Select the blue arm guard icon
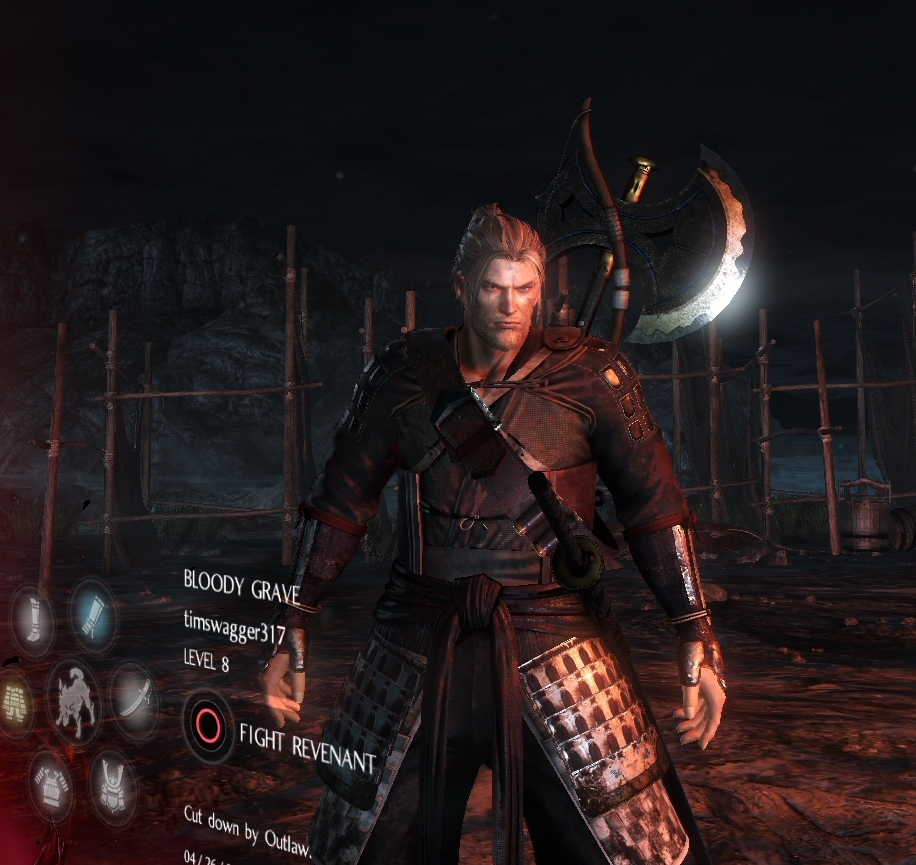The width and height of the screenshot is (916, 865). pos(94,613)
